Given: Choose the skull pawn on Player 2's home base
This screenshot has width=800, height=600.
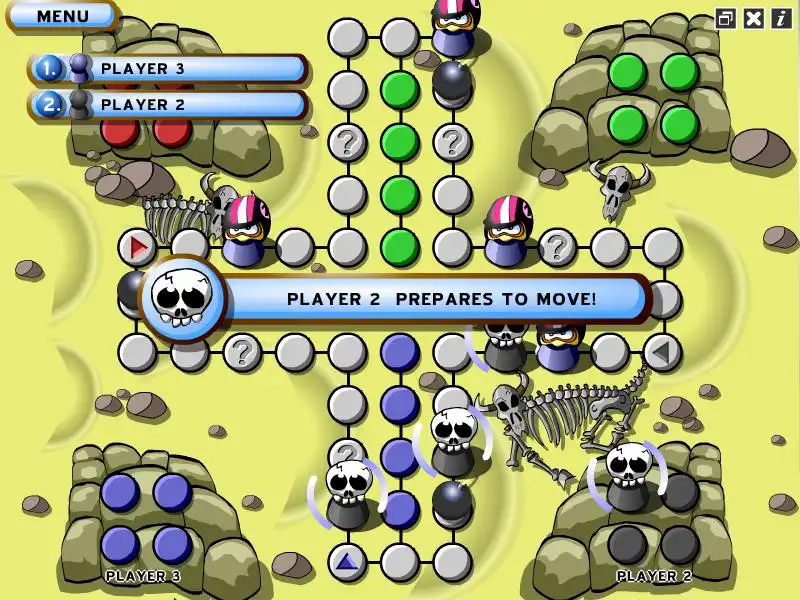Looking at the screenshot, I should pos(629,477).
